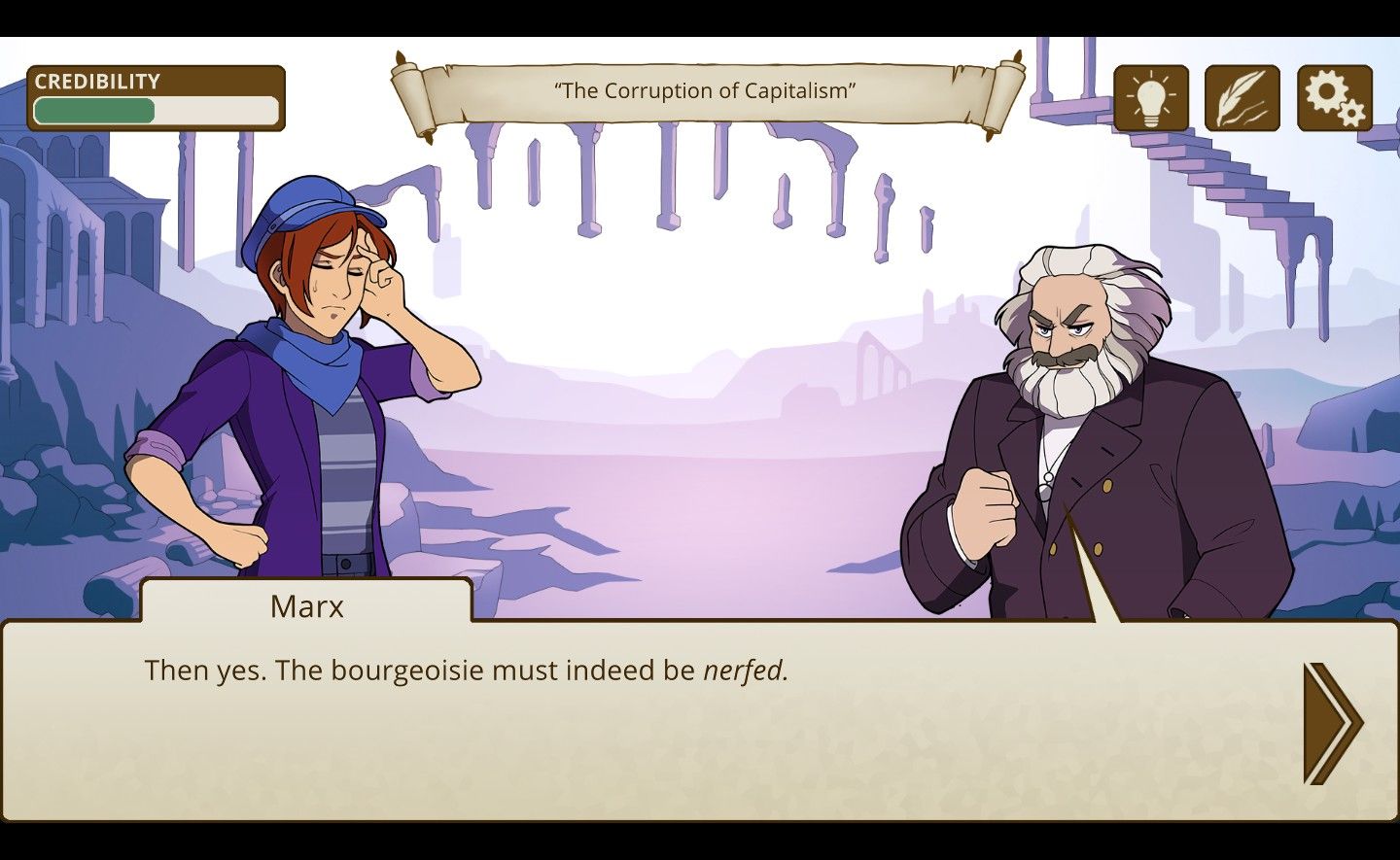The width and height of the screenshot is (1400, 860).
Task: Request a hint using the glowing bulb icon
Action: (x=1152, y=98)
